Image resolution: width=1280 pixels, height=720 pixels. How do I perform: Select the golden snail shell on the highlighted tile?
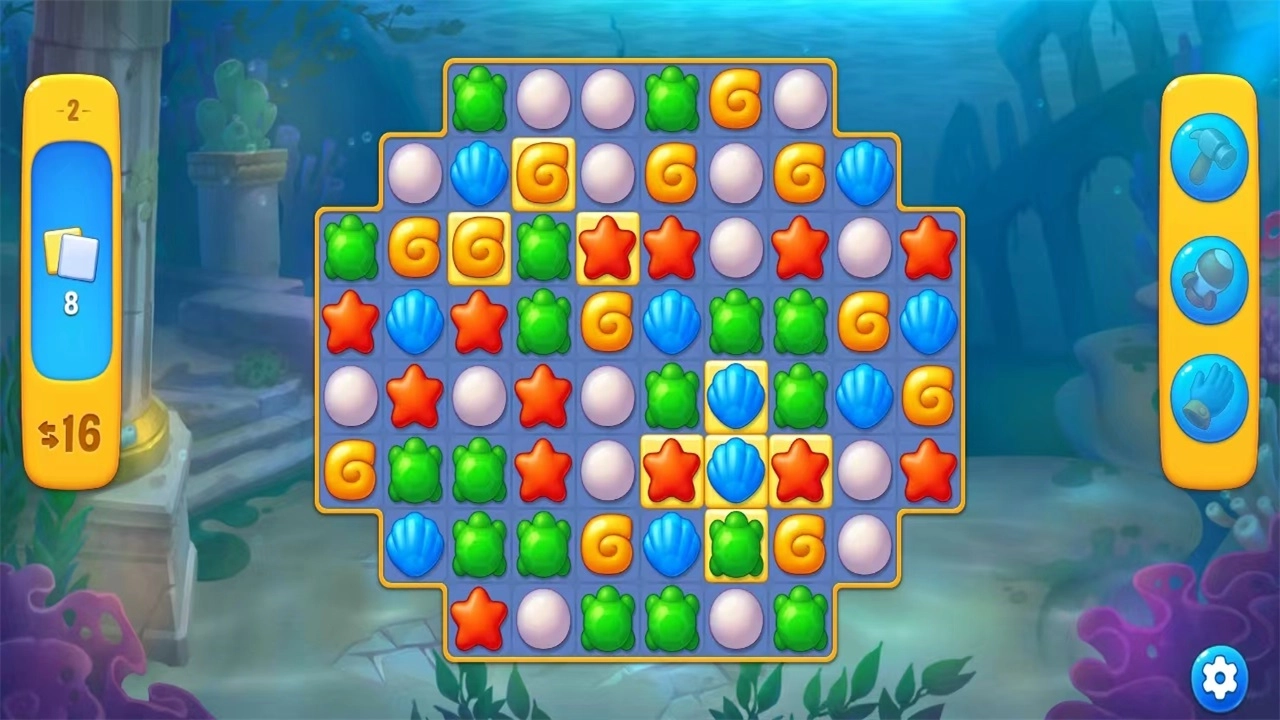coord(545,173)
